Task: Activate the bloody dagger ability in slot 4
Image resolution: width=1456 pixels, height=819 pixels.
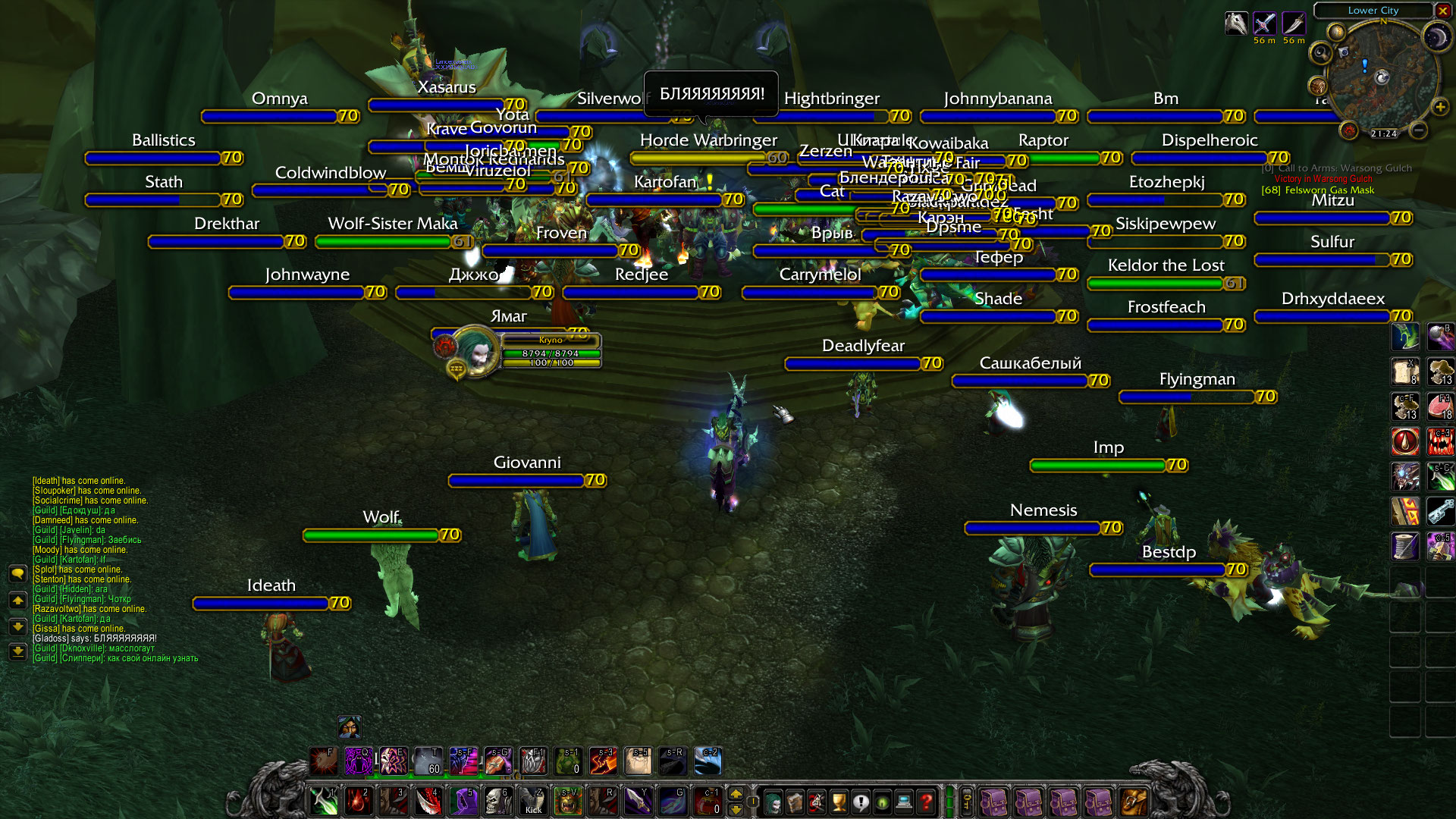Action: click(430, 799)
